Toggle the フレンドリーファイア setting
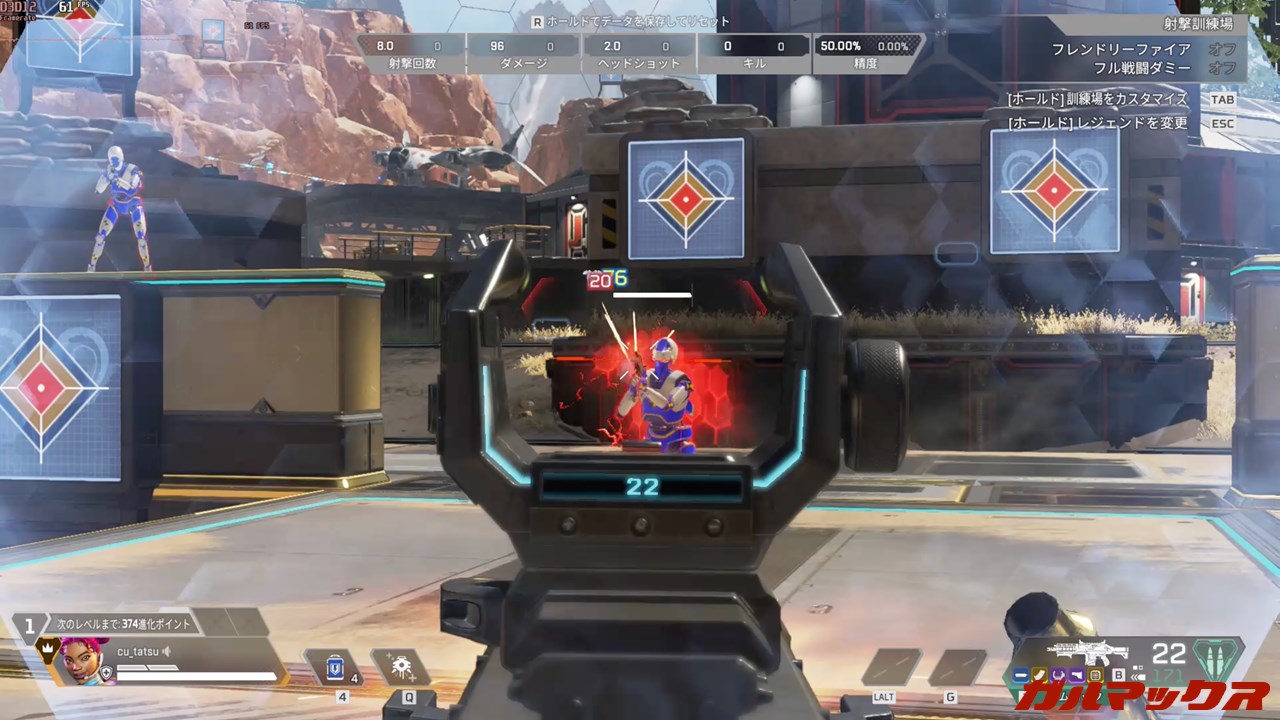1280x720 pixels. 1221,49
